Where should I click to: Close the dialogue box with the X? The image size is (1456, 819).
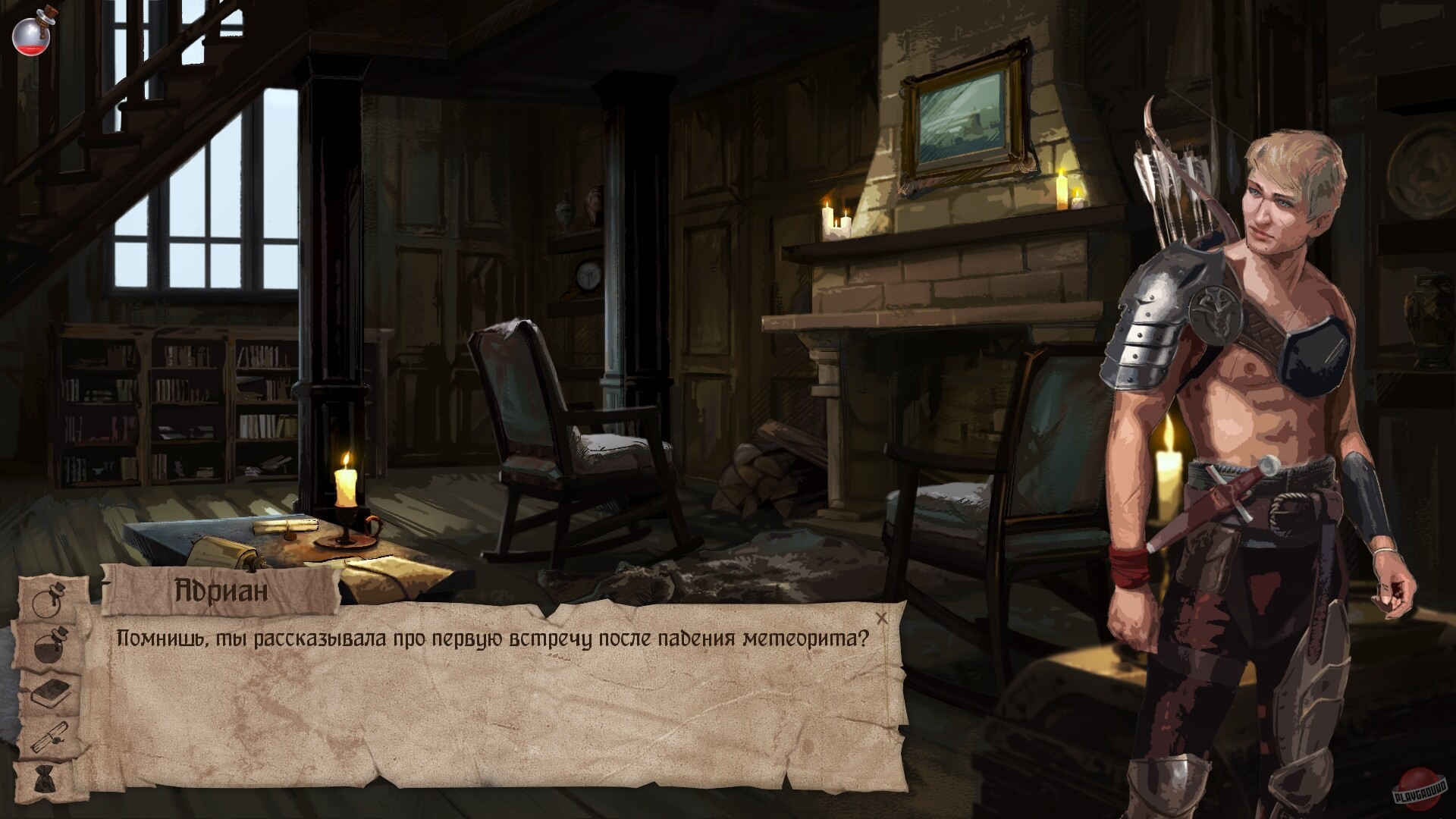[x=882, y=619]
